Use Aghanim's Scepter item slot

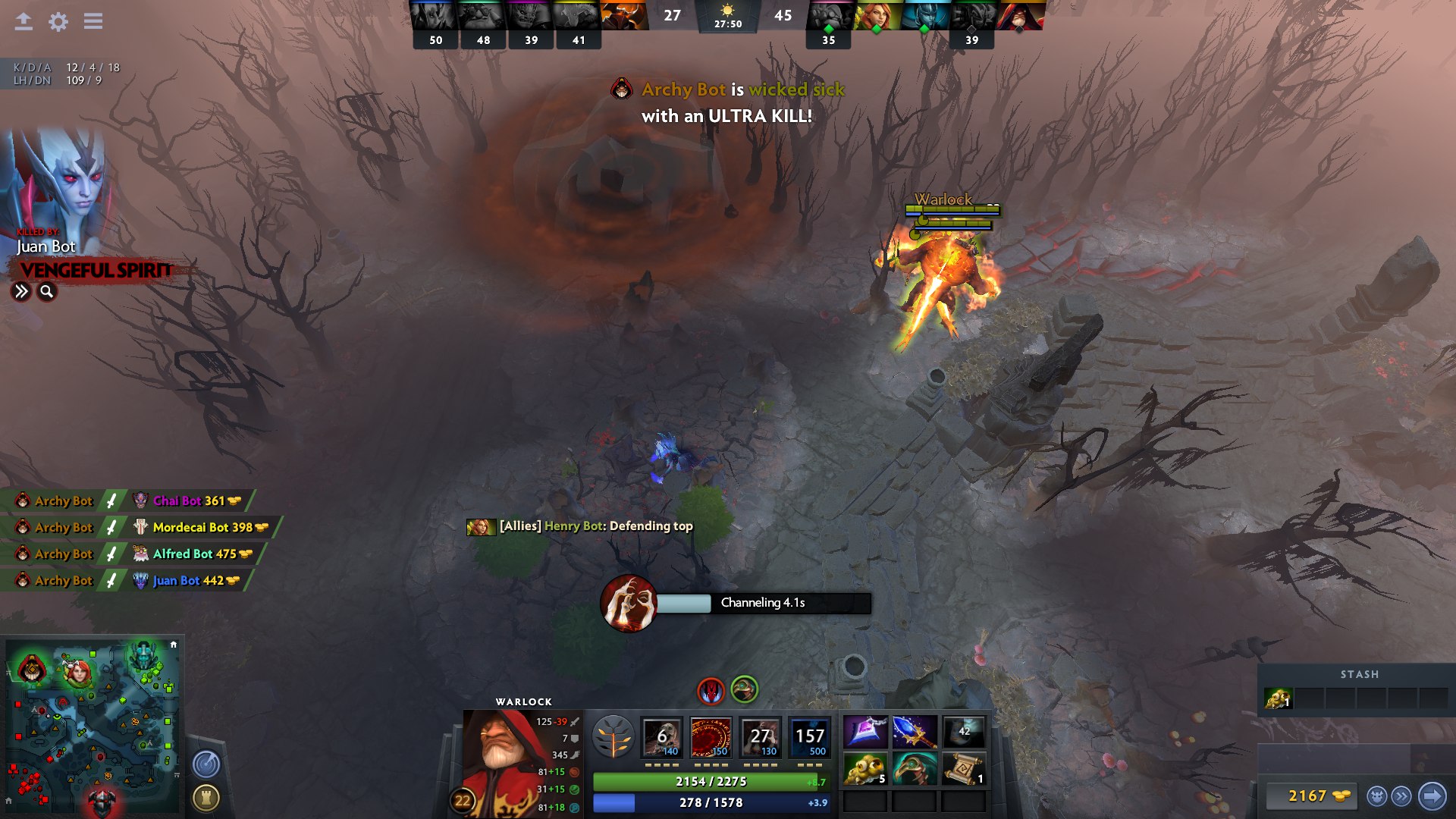point(915,732)
